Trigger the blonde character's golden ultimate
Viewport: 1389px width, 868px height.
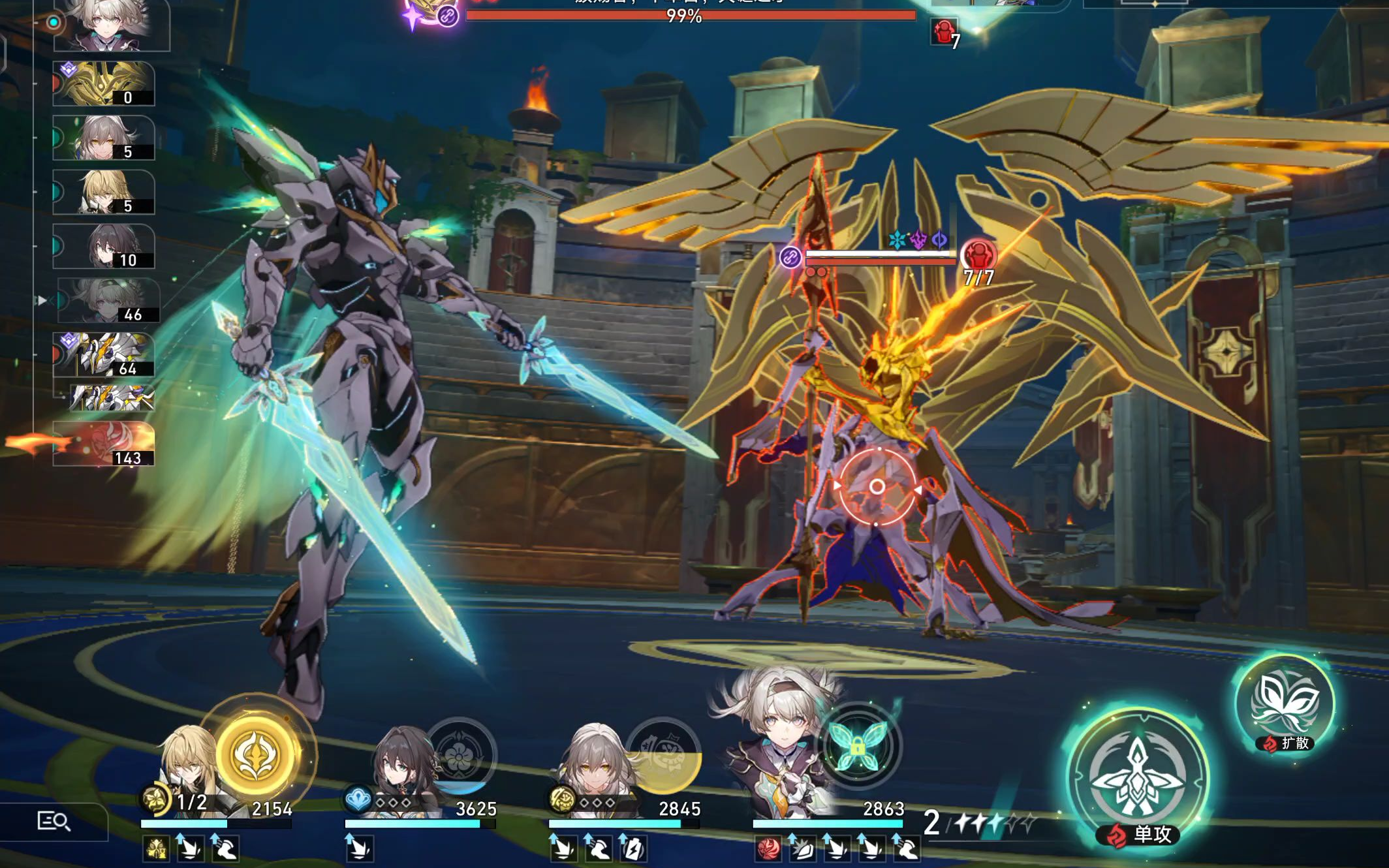pyautogui.click(x=257, y=754)
